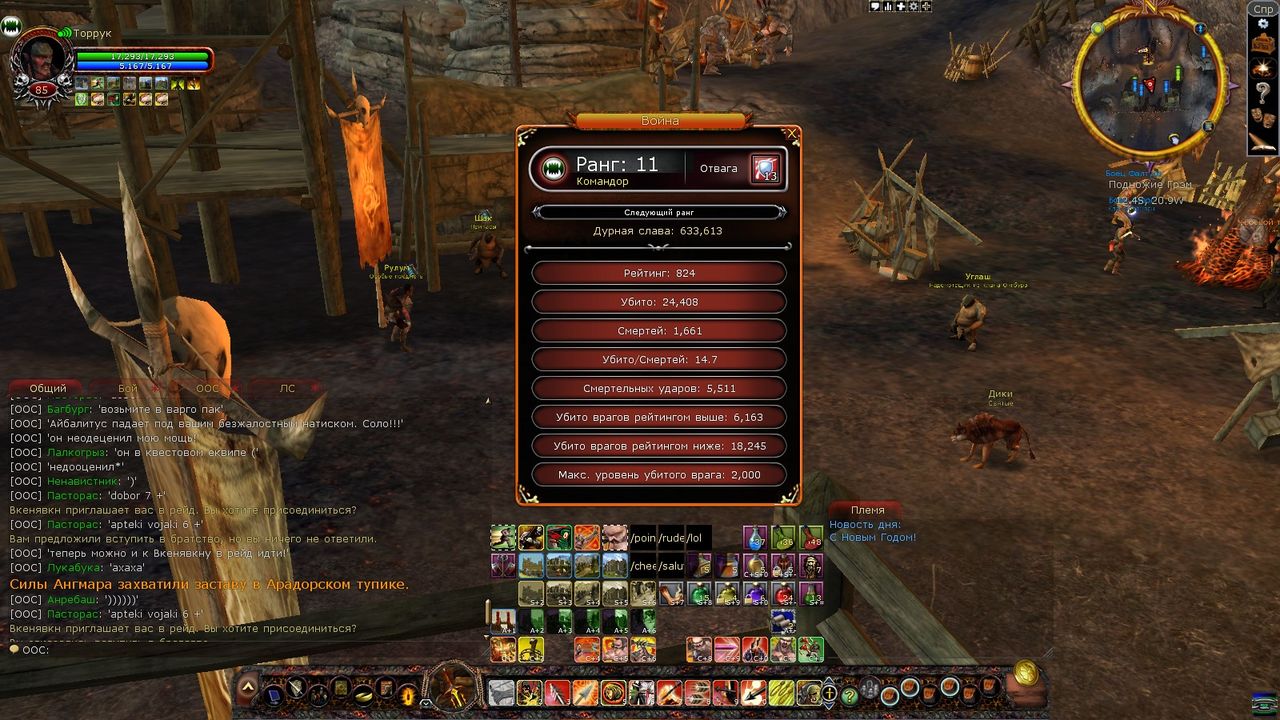Screen dimensions: 1280x720
Task: Switch to the Общий chat tab
Action: 47,388
